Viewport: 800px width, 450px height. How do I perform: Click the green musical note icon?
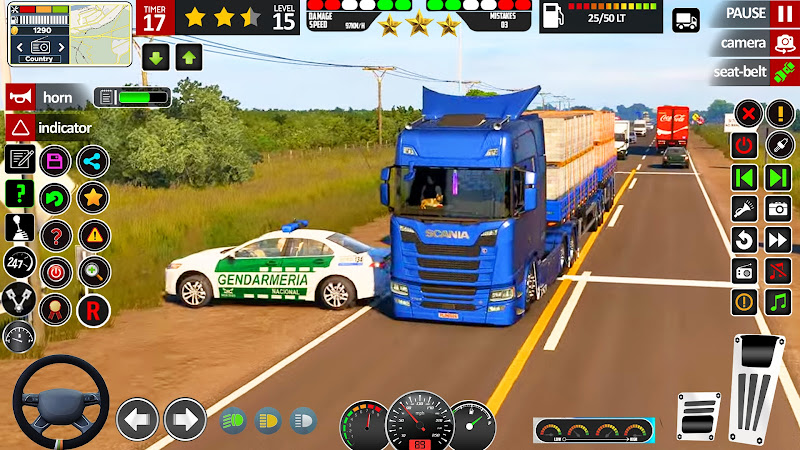(778, 302)
